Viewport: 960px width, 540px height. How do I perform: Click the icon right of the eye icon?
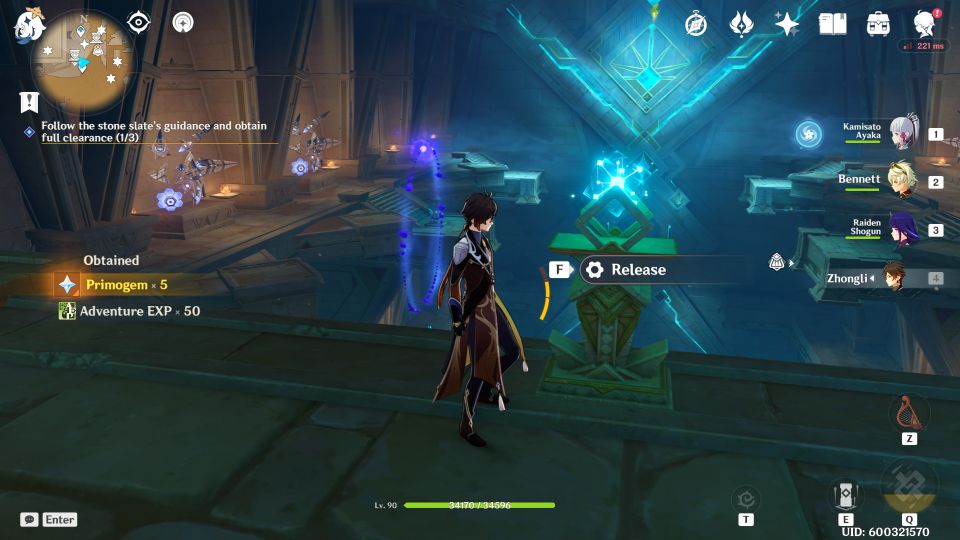(183, 23)
